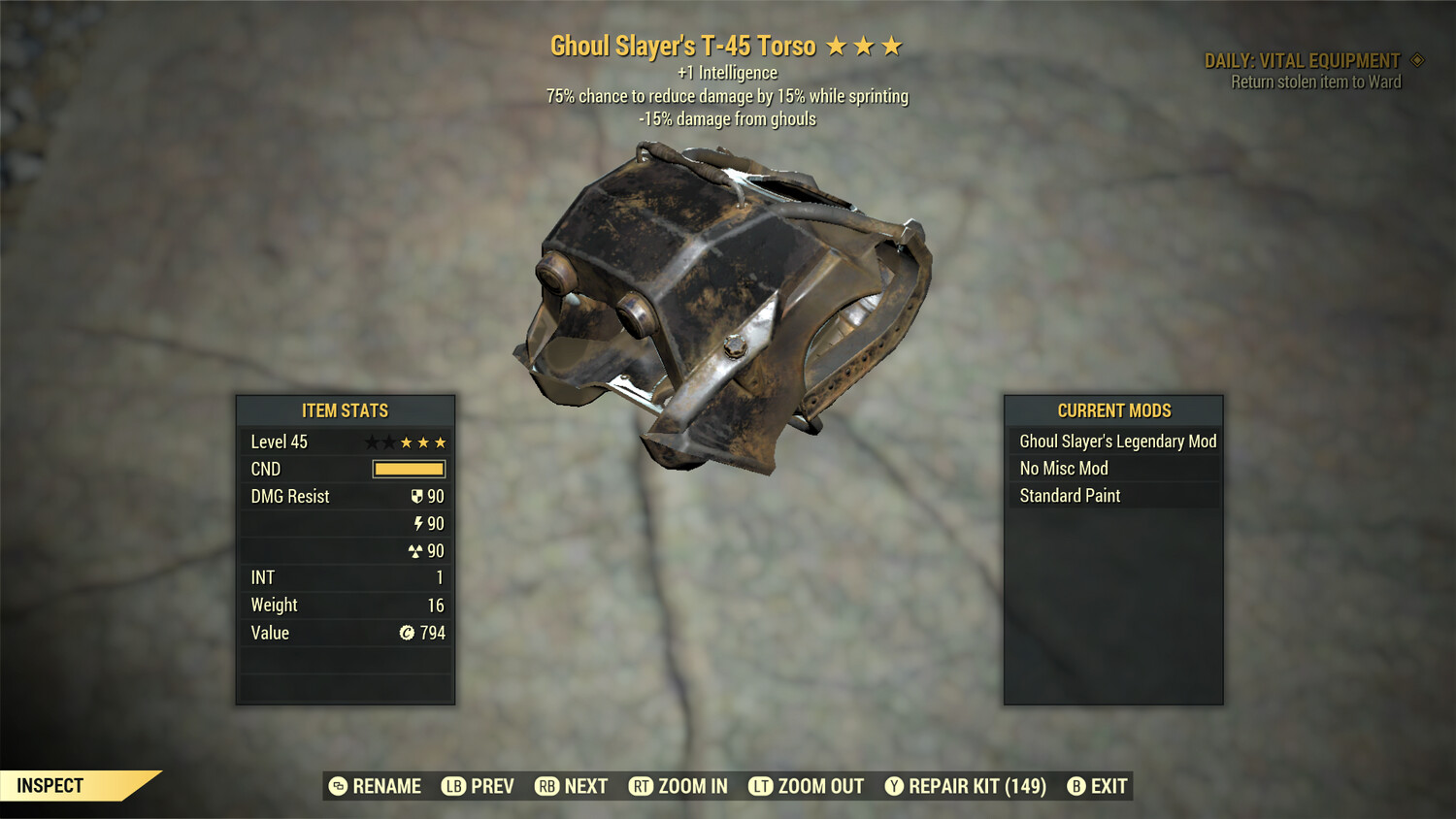Click the energy resistance lightning icon
This screenshot has width=1456, height=819.
pyautogui.click(x=418, y=523)
